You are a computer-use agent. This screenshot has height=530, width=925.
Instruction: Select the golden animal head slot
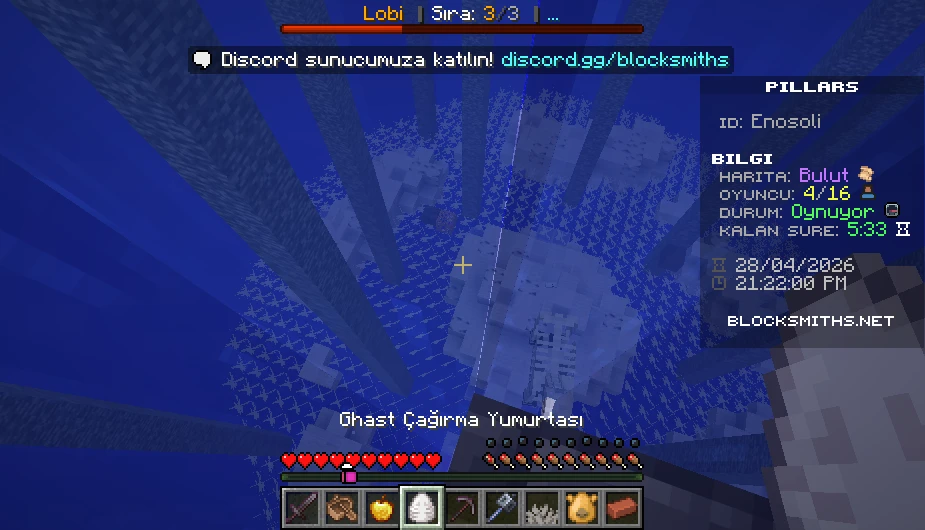click(x=581, y=507)
